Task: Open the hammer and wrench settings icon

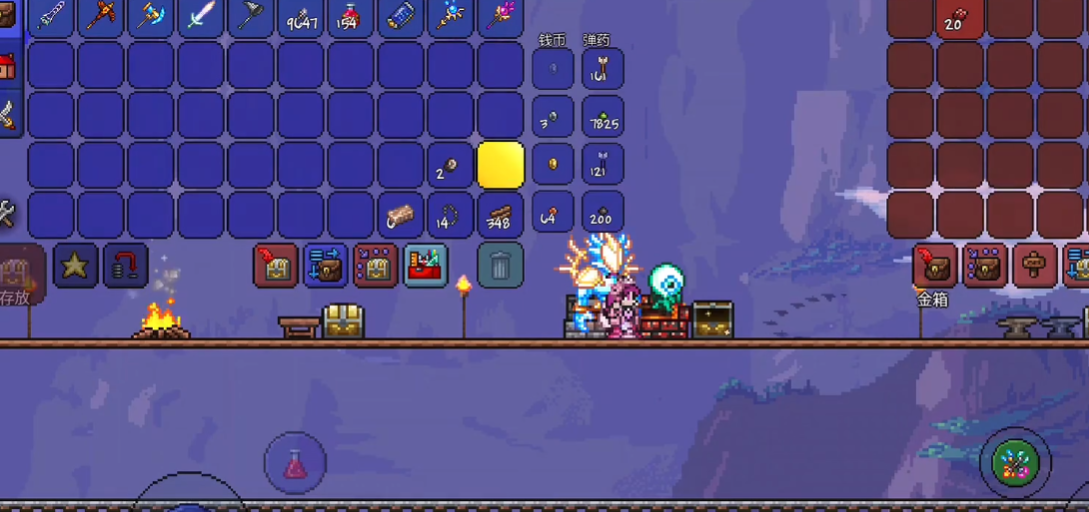Action: pos(6,212)
